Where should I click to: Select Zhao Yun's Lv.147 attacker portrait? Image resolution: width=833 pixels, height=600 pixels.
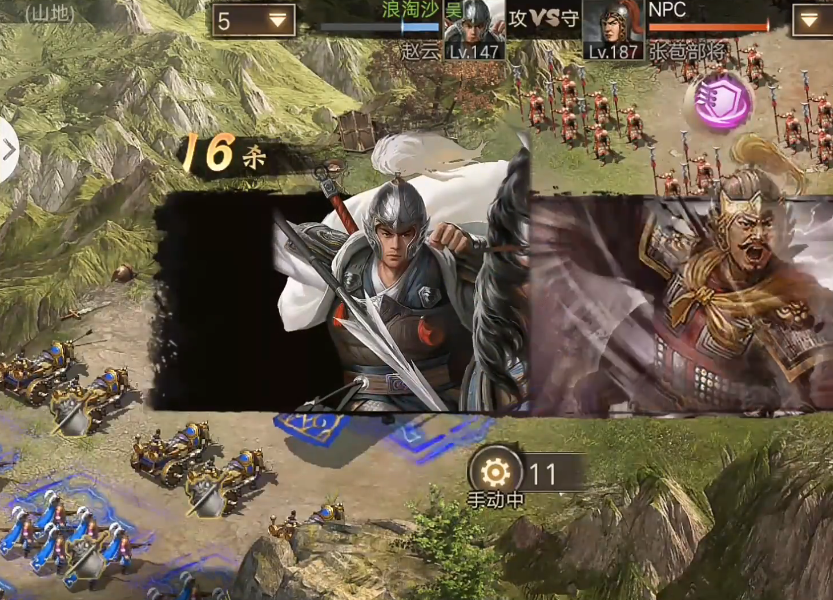(x=474, y=27)
